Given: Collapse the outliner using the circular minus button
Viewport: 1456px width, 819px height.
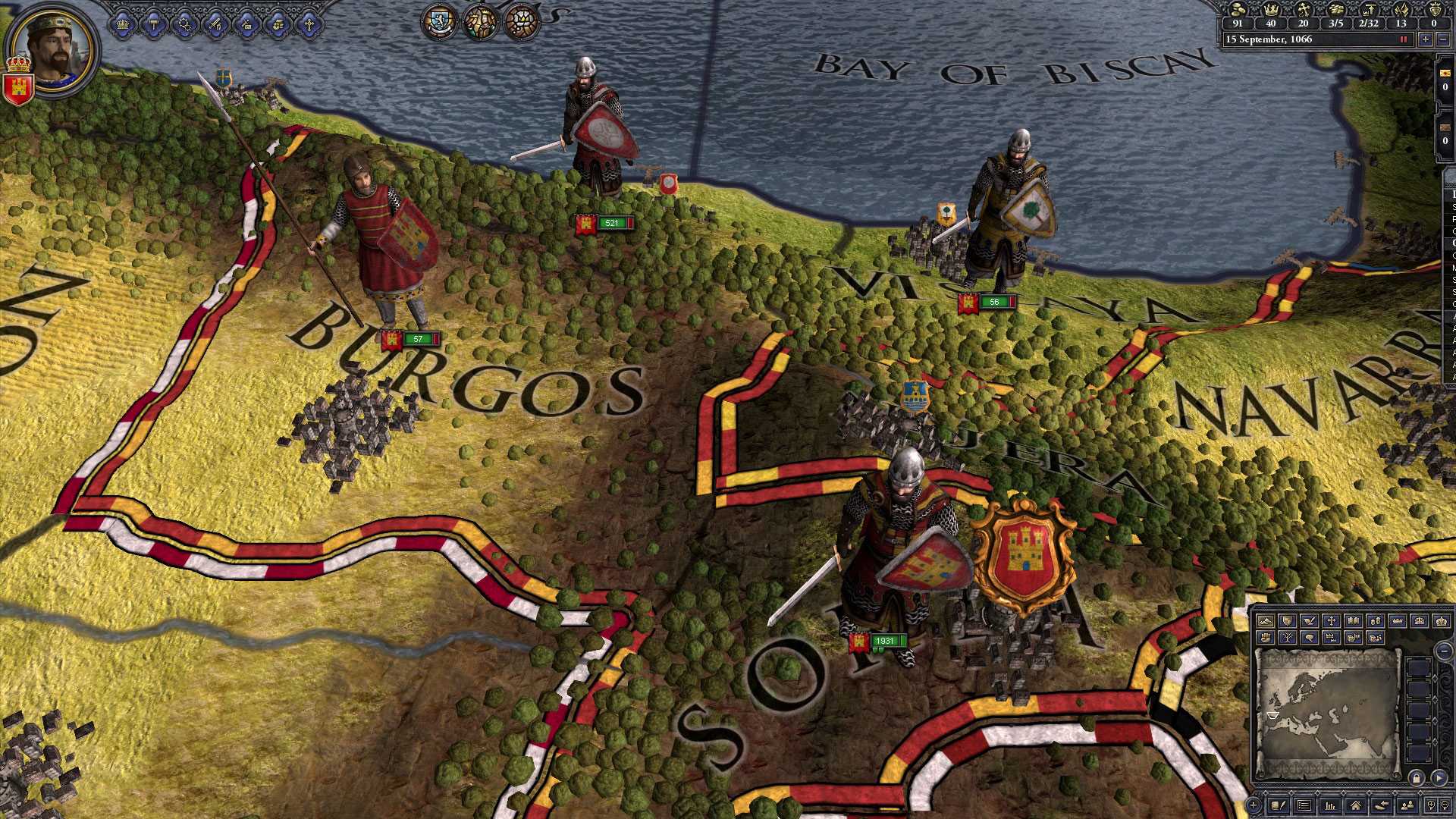Looking at the screenshot, I should click(x=1443, y=651).
